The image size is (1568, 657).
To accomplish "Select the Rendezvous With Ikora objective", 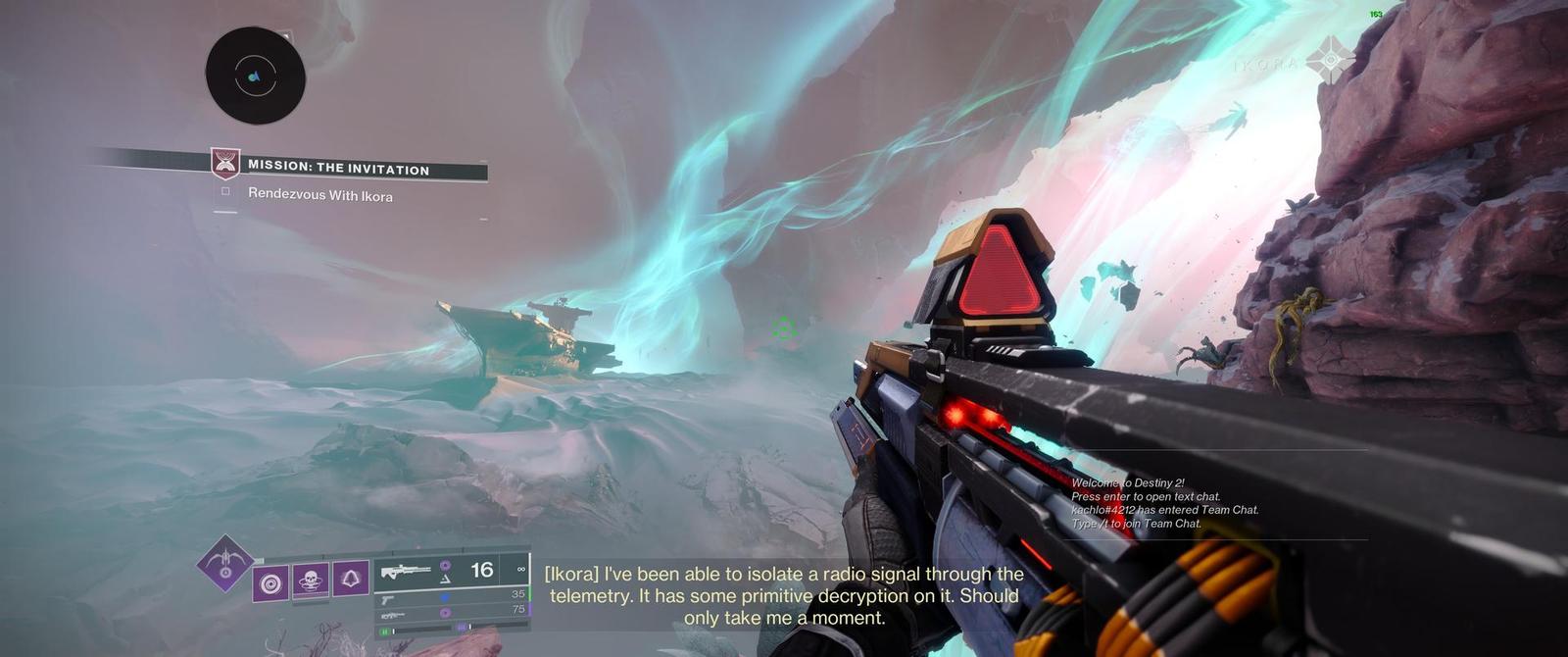I will pos(319,195).
